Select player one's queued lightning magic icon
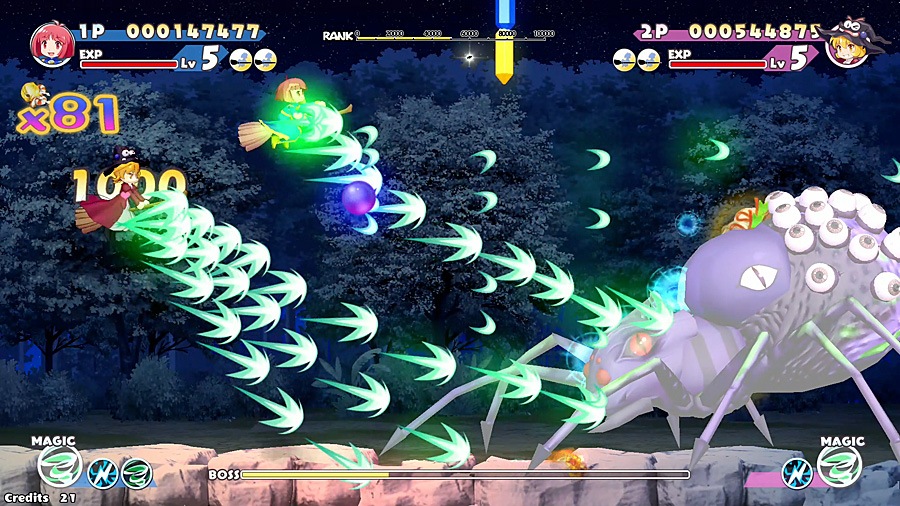This screenshot has width=900, height=506. [102, 472]
